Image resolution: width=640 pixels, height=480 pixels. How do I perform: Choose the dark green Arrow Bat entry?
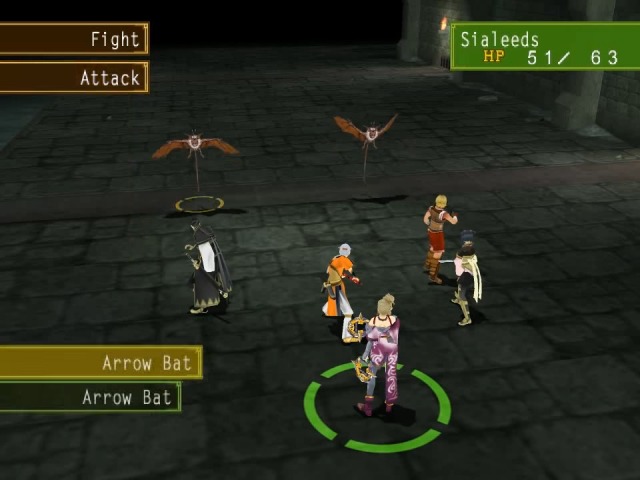90,397
